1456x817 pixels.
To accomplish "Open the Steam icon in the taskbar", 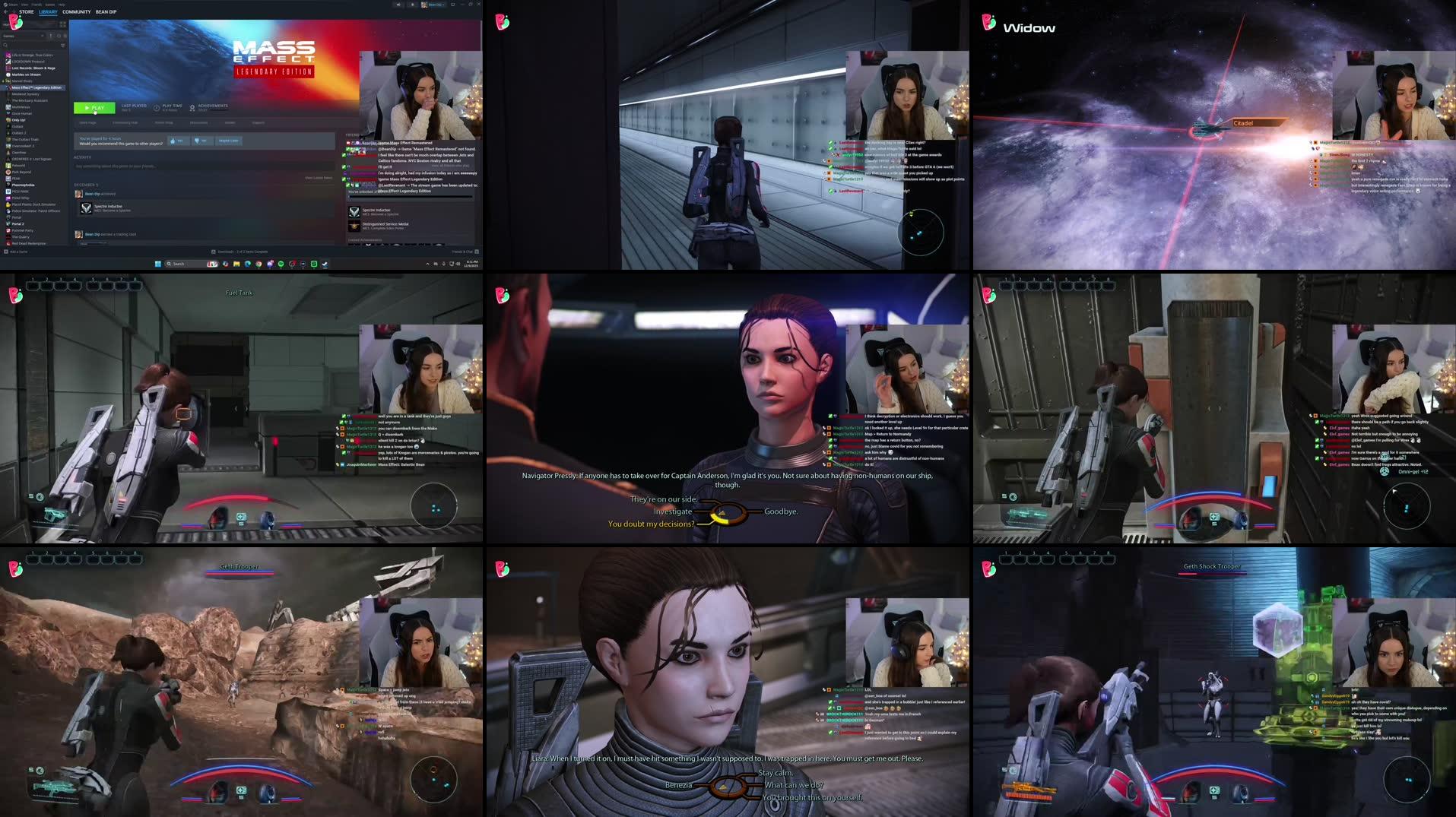I will (x=303, y=264).
